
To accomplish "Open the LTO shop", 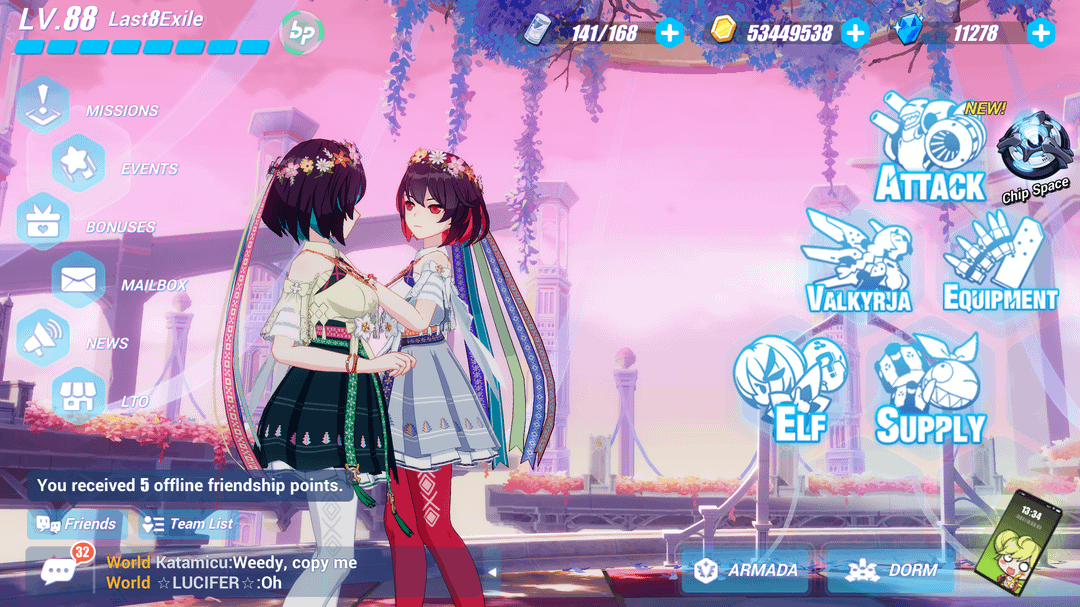I will [x=78, y=397].
